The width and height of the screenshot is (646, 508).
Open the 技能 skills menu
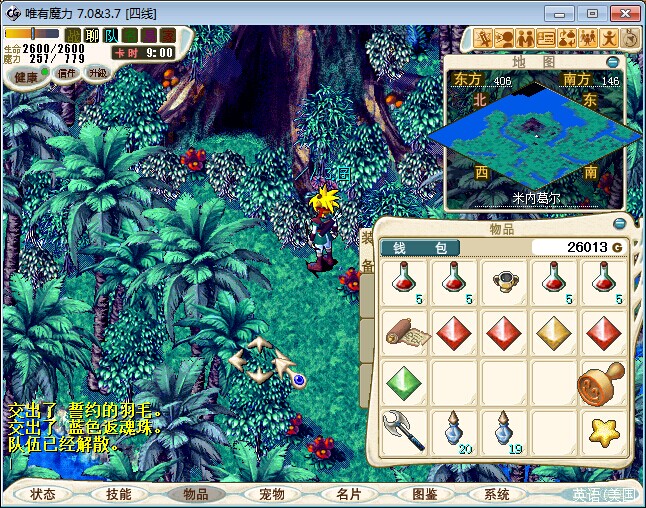point(118,494)
